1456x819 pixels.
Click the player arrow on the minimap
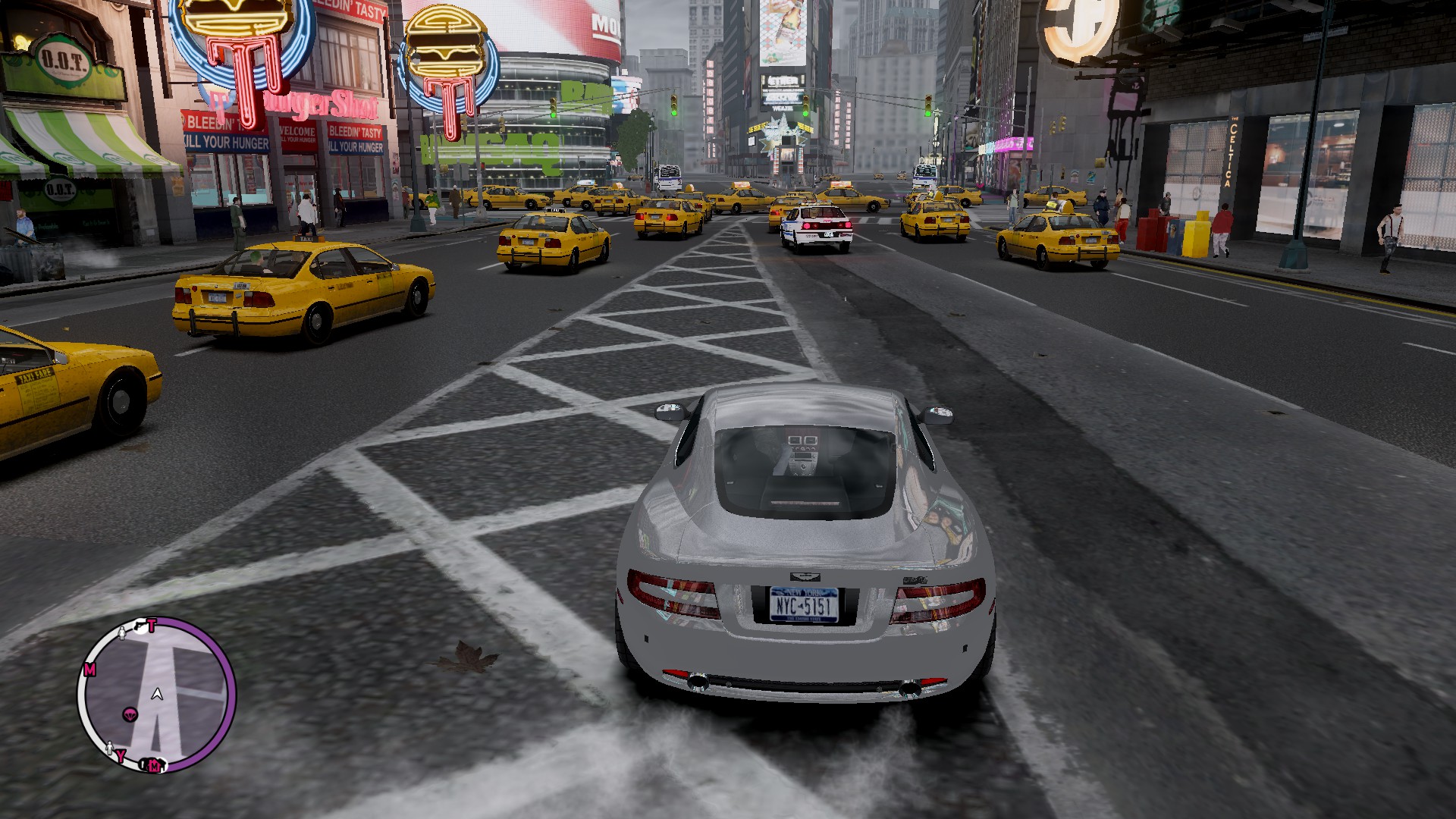[157, 693]
